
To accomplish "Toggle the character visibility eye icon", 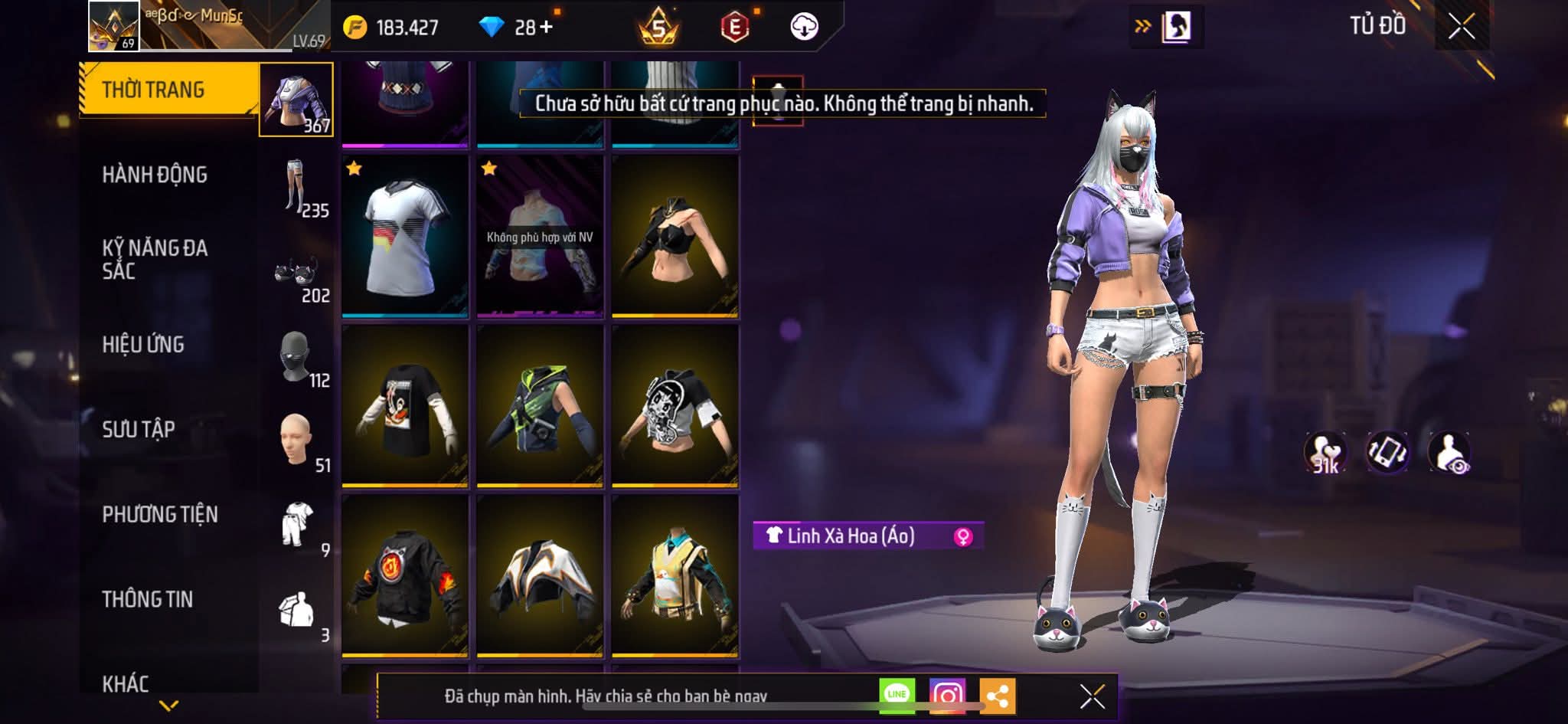I will 1449,453.
